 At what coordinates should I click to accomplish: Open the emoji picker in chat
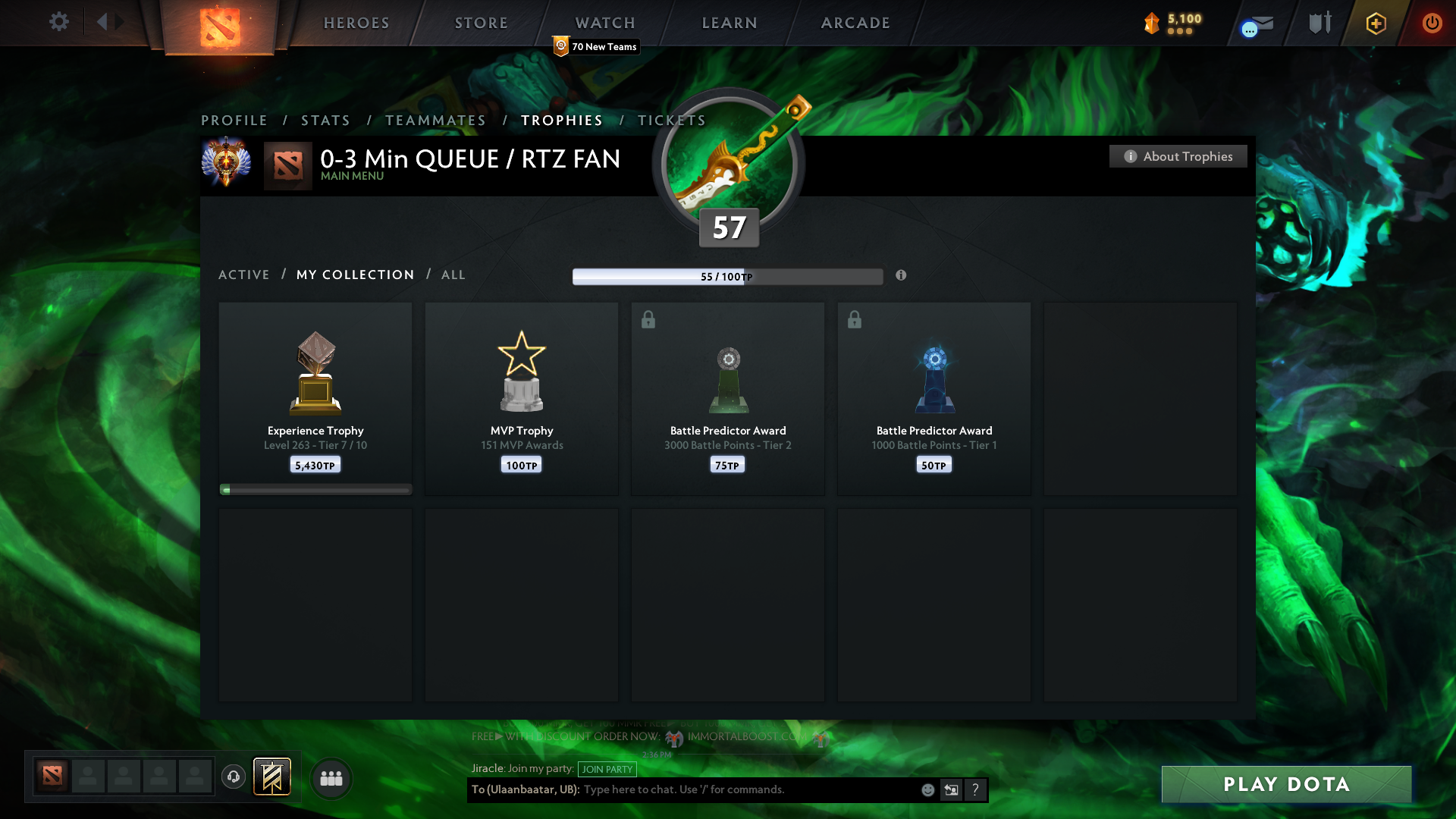tap(928, 789)
